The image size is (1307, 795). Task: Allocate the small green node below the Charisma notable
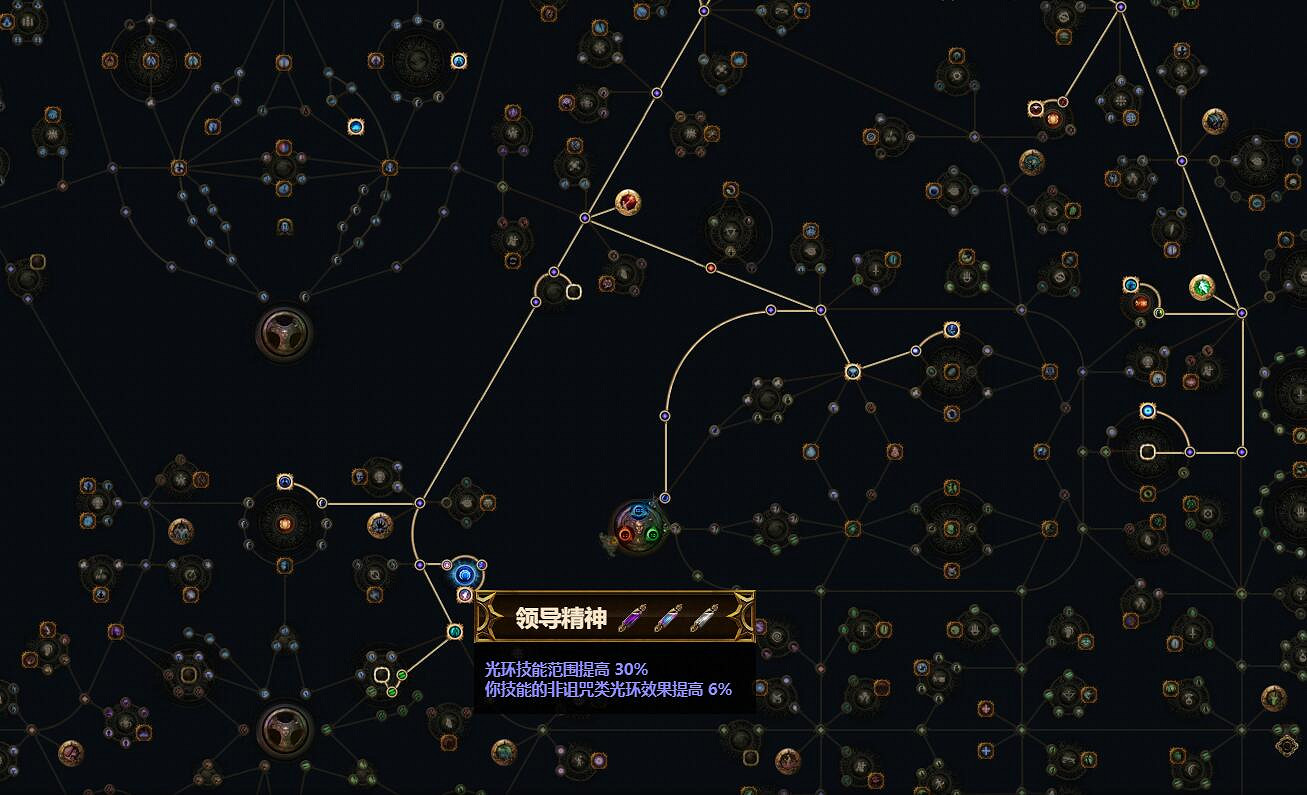click(x=454, y=630)
